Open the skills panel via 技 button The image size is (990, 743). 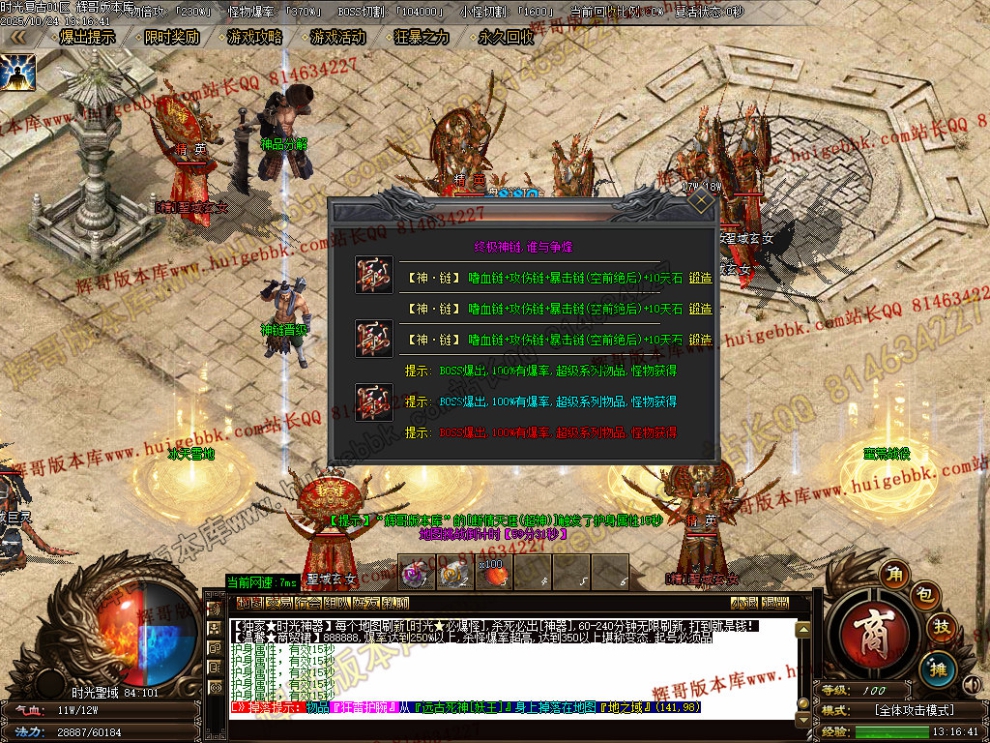[x=942, y=627]
